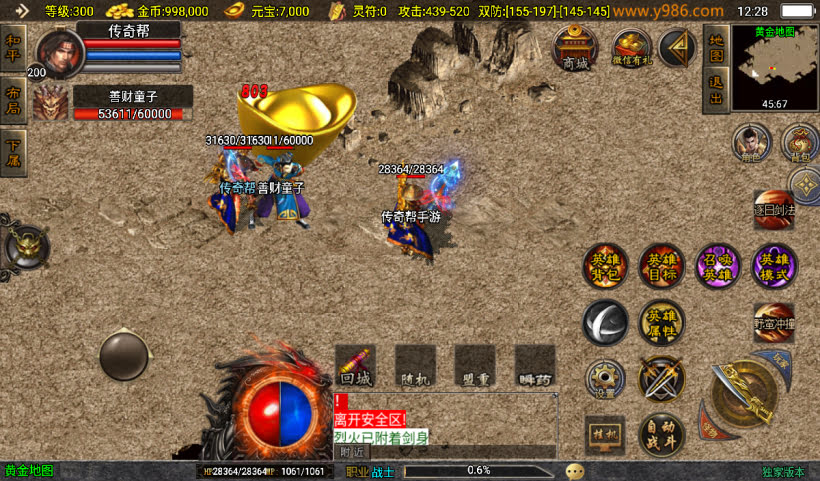This screenshot has height=481, width=820.
Task: Open the 英雄背包 hero bag
Action: pos(606,265)
